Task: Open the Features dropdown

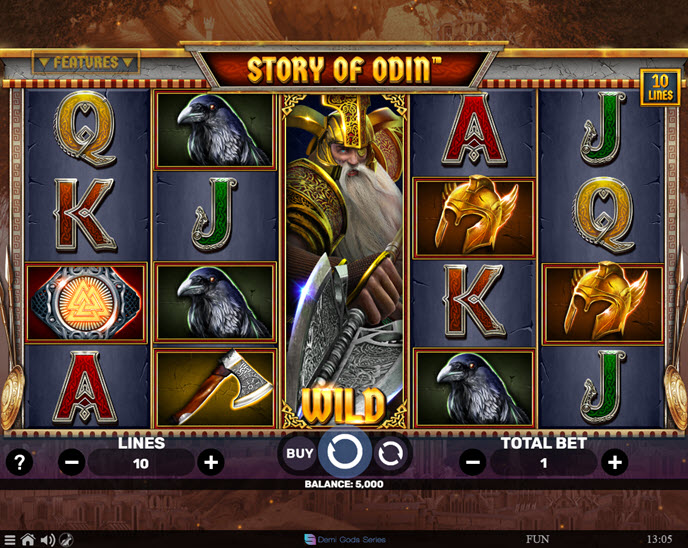Action: [86, 62]
